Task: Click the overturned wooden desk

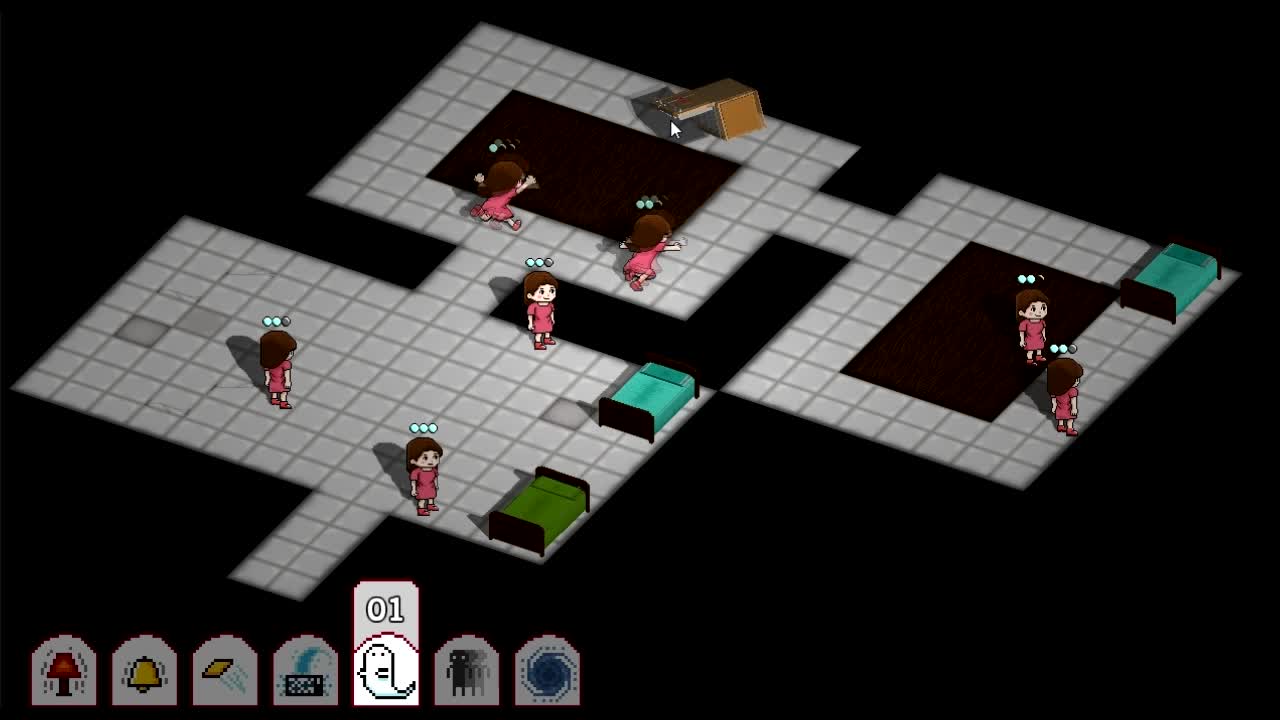Action: (x=710, y=105)
